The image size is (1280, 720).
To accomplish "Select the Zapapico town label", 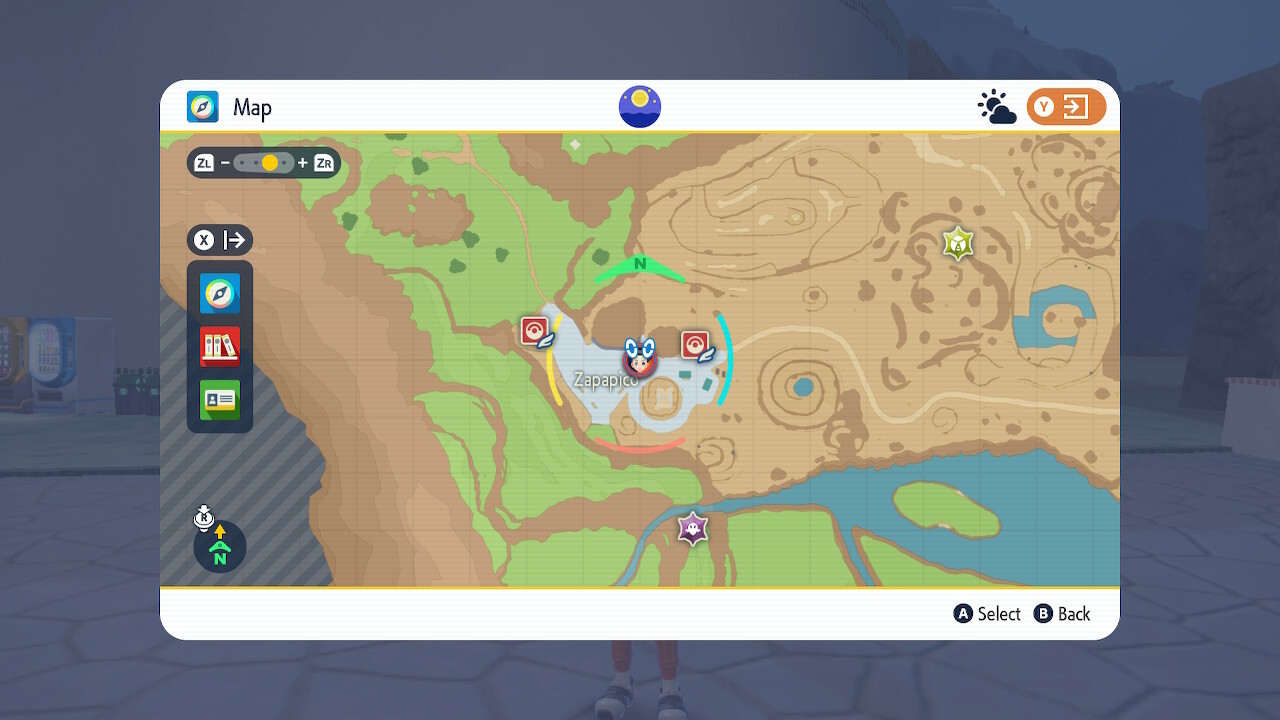I will tap(605, 381).
